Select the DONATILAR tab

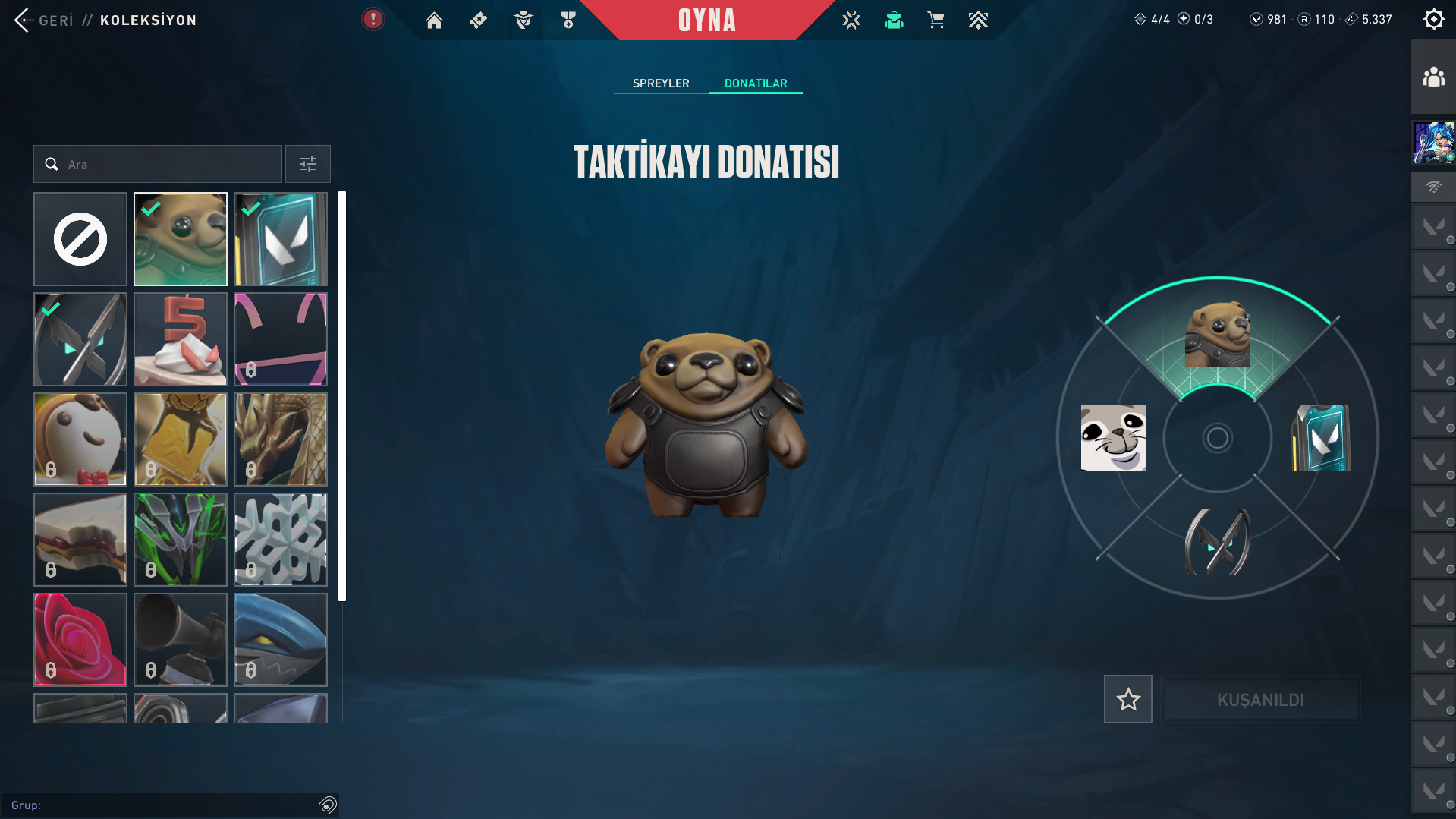pos(756,83)
